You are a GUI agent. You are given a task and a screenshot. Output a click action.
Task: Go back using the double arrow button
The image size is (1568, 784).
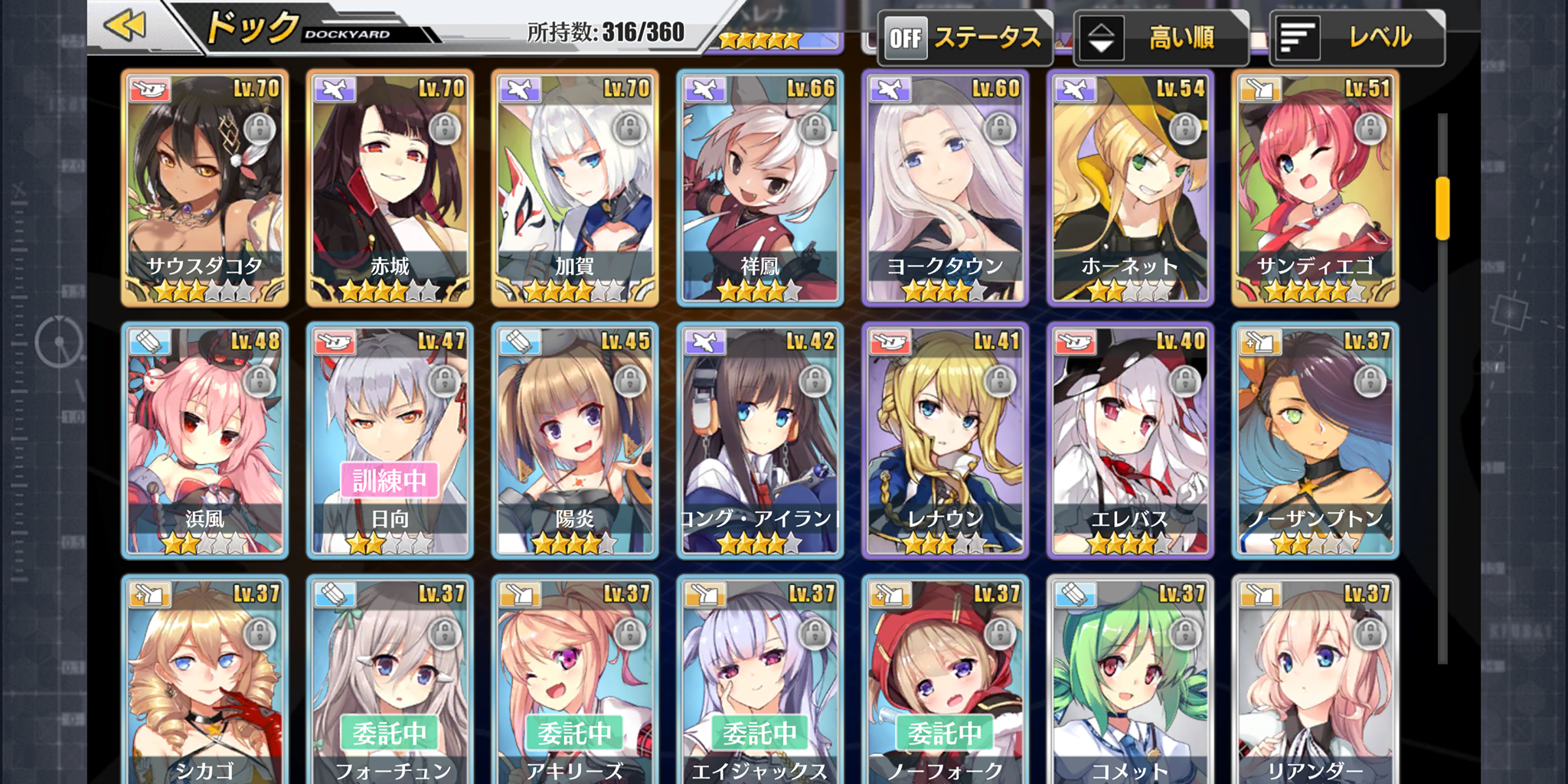(x=126, y=26)
